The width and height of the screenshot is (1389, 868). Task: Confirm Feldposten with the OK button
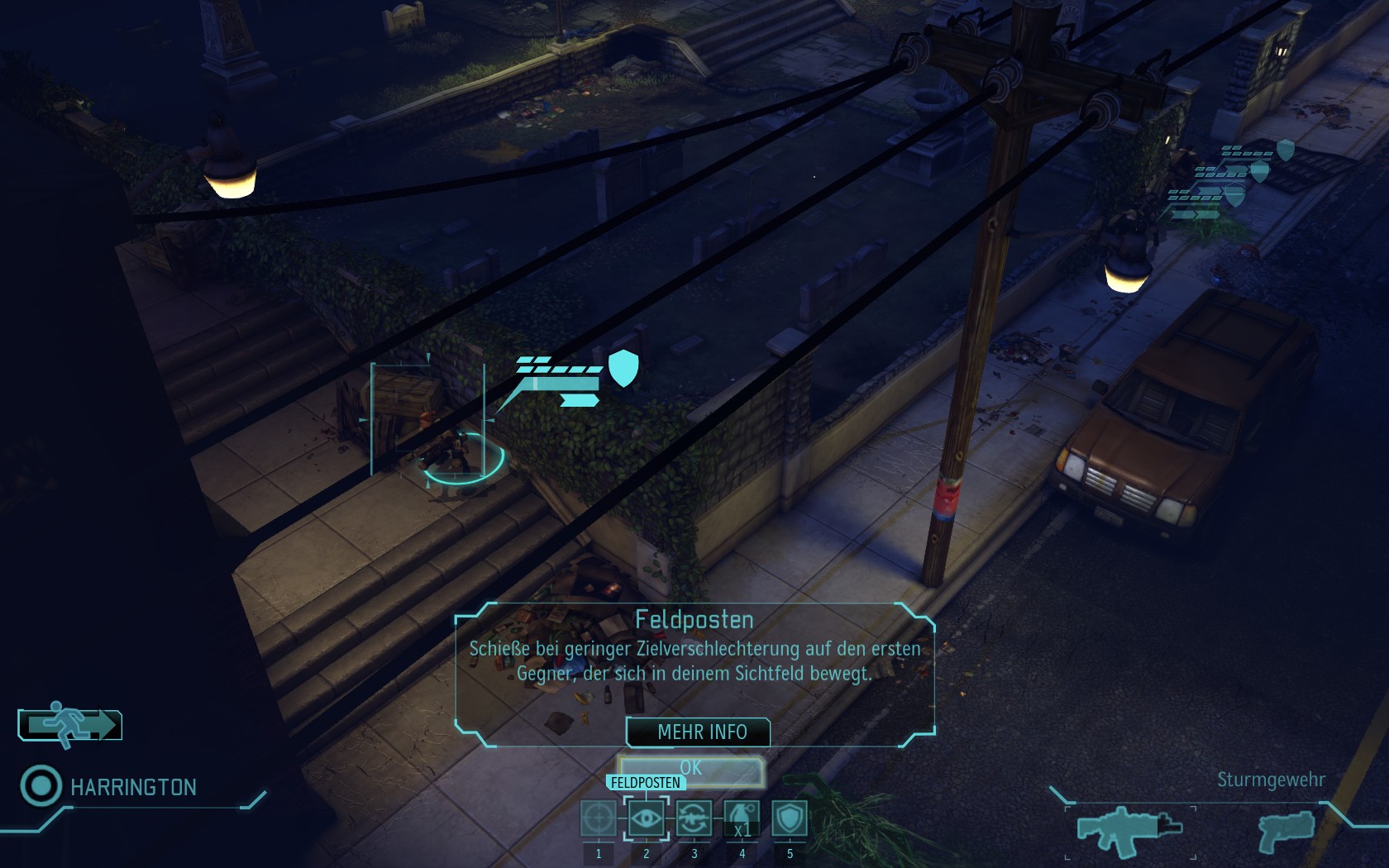(690, 769)
